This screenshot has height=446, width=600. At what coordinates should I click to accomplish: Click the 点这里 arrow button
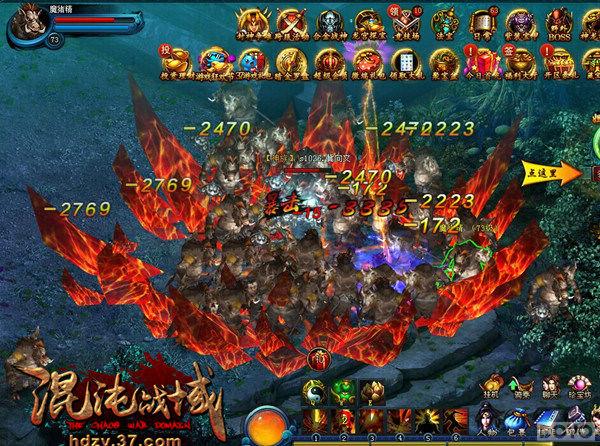point(553,172)
